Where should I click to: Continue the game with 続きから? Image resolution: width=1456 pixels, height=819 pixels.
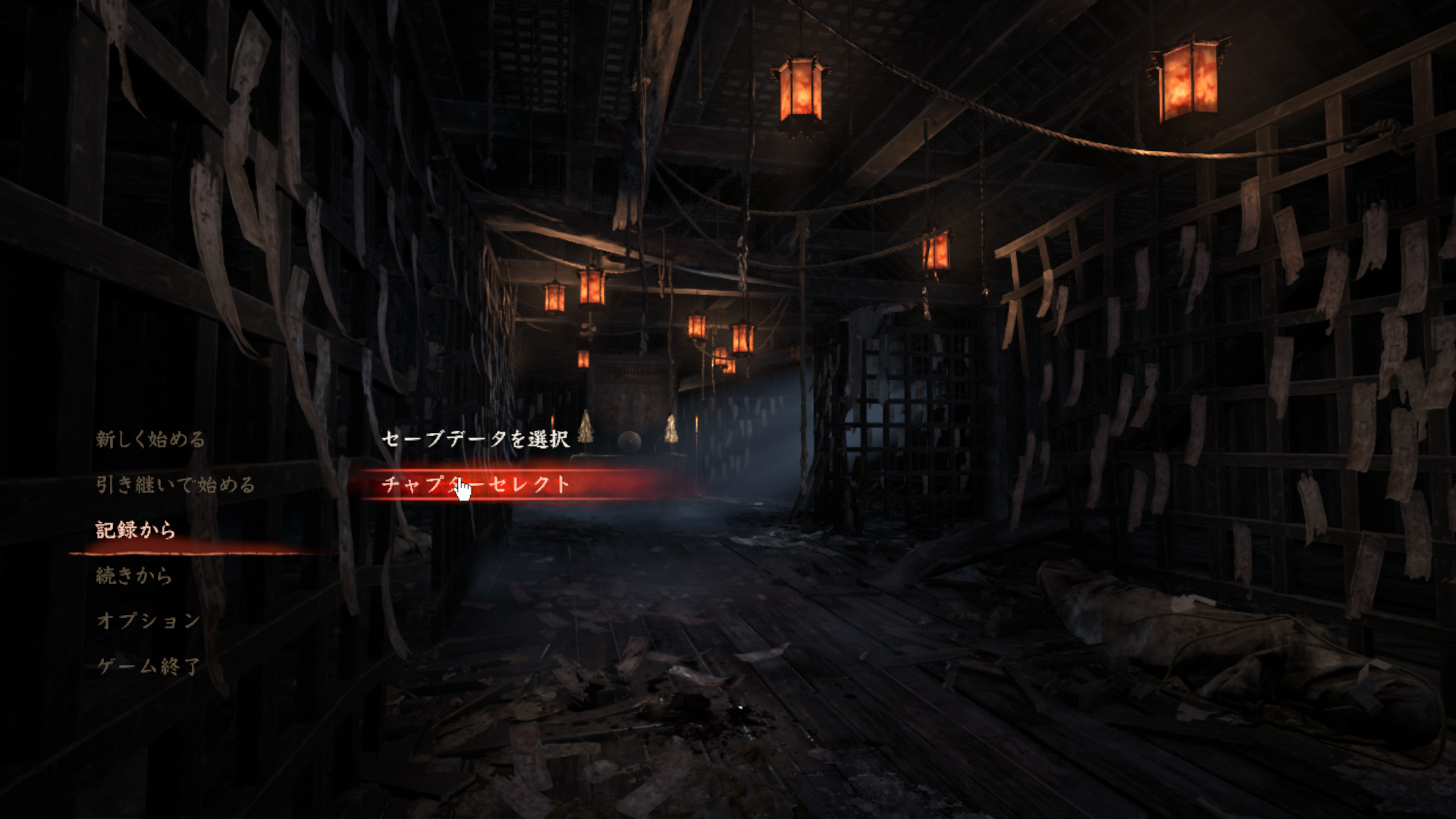pos(134,576)
